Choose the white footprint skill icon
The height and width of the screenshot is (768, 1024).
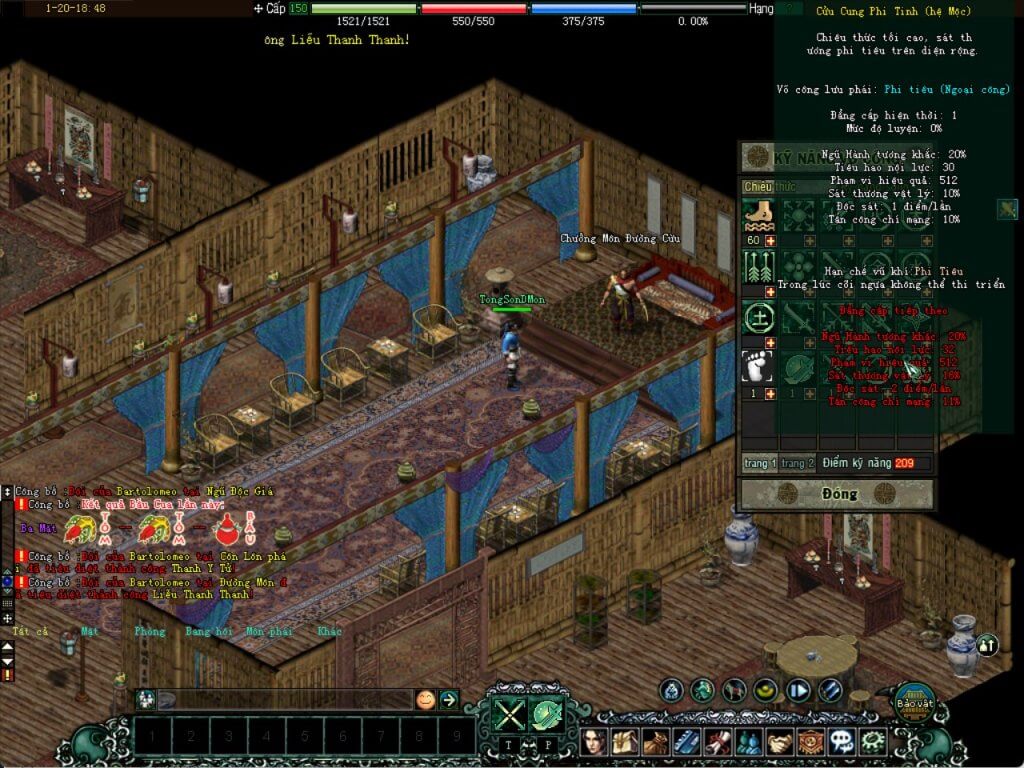pos(758,366)
